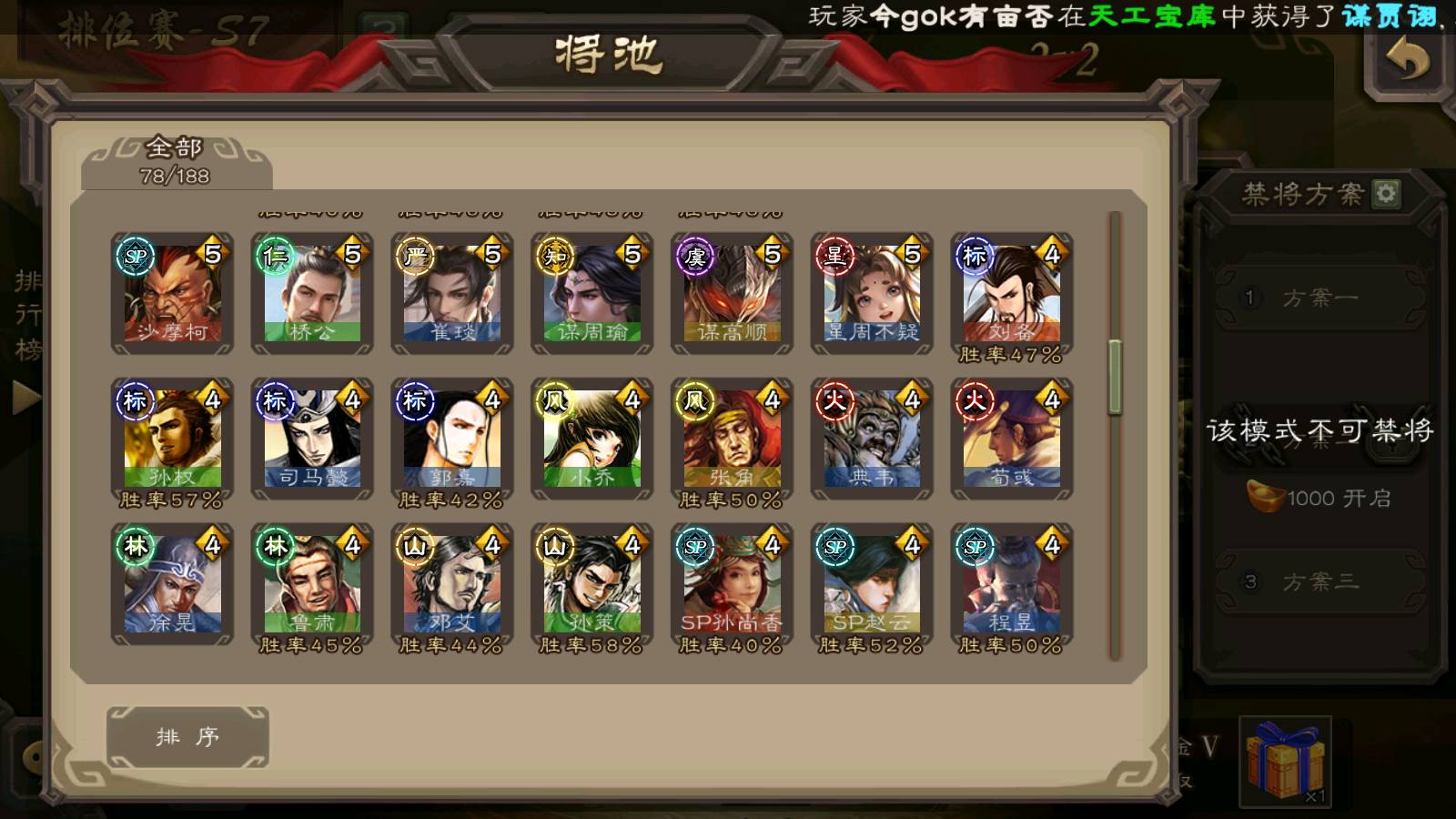Pick the 徐晃 general card
Screen dimensions: 1456x819
[x=172, y=584]
